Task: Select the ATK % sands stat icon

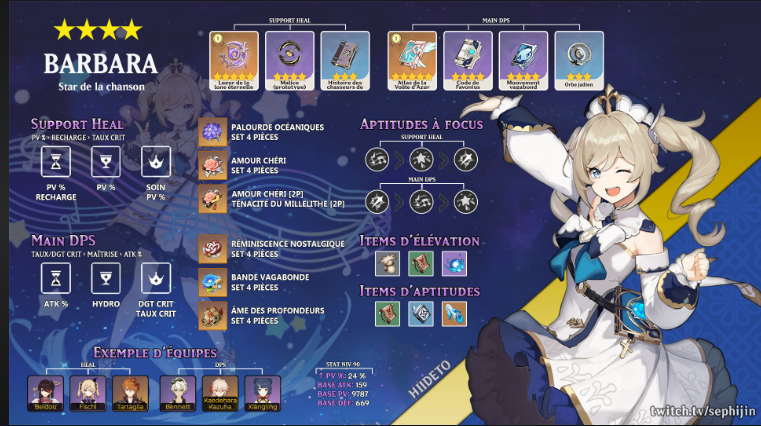Action: tap(57, 280)
